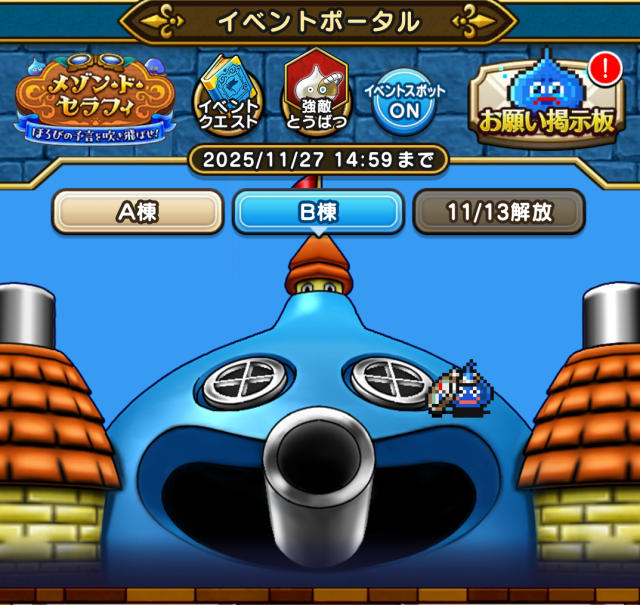The height and width of the screenshot is (605, 640).
Task: Select the B棟 tab
Action: (x=318, y=212)
